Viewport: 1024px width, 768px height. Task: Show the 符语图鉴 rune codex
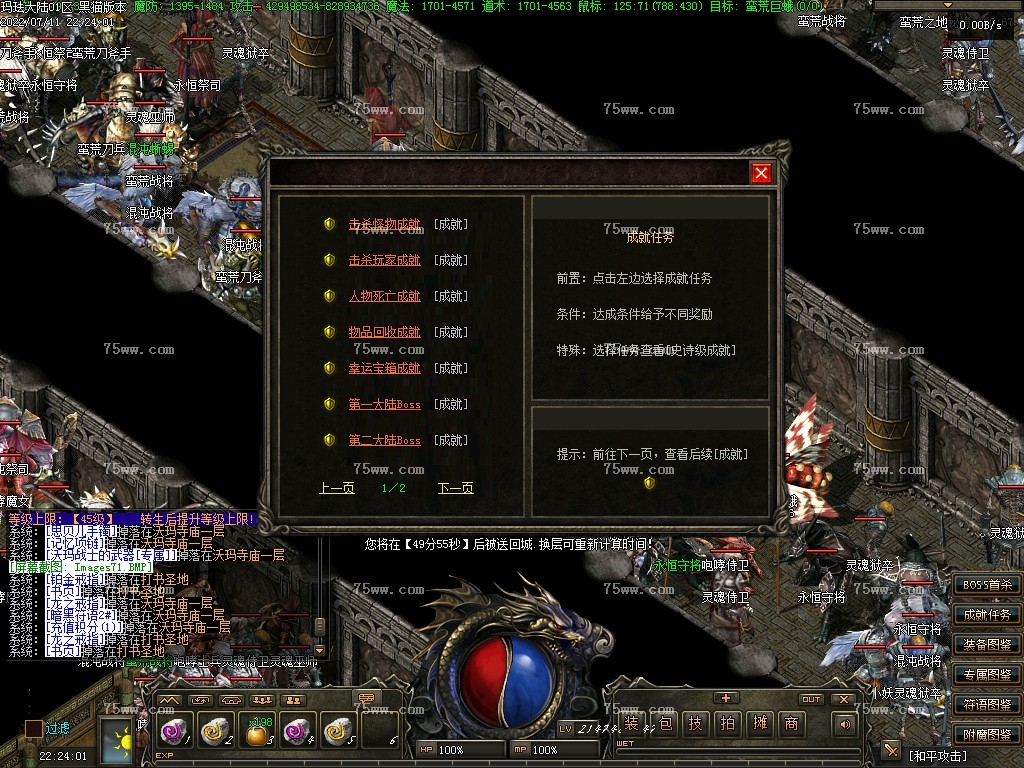coord(986,704)
